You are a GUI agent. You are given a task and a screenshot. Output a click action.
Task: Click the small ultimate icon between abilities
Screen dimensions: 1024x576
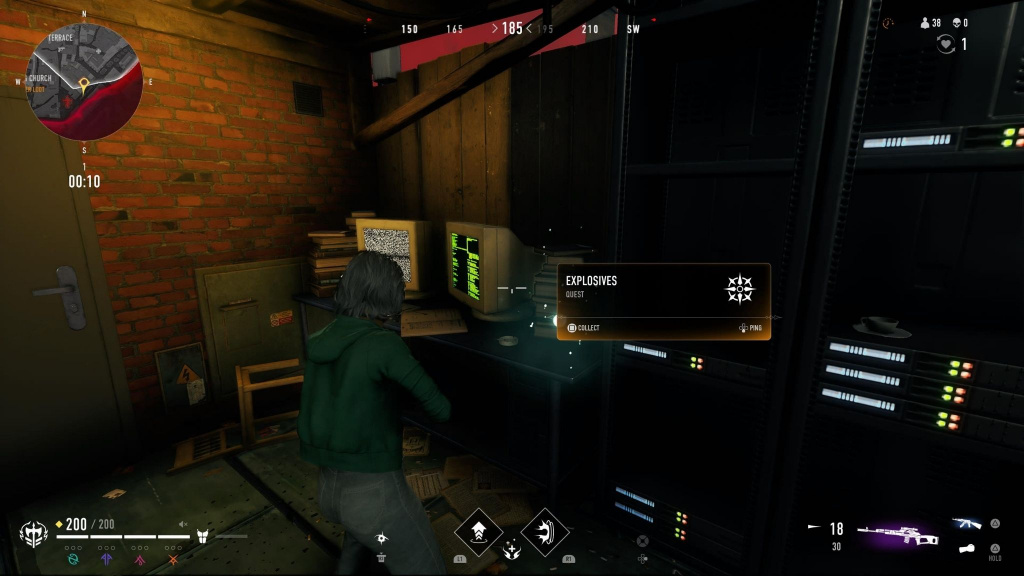(512, 548)
